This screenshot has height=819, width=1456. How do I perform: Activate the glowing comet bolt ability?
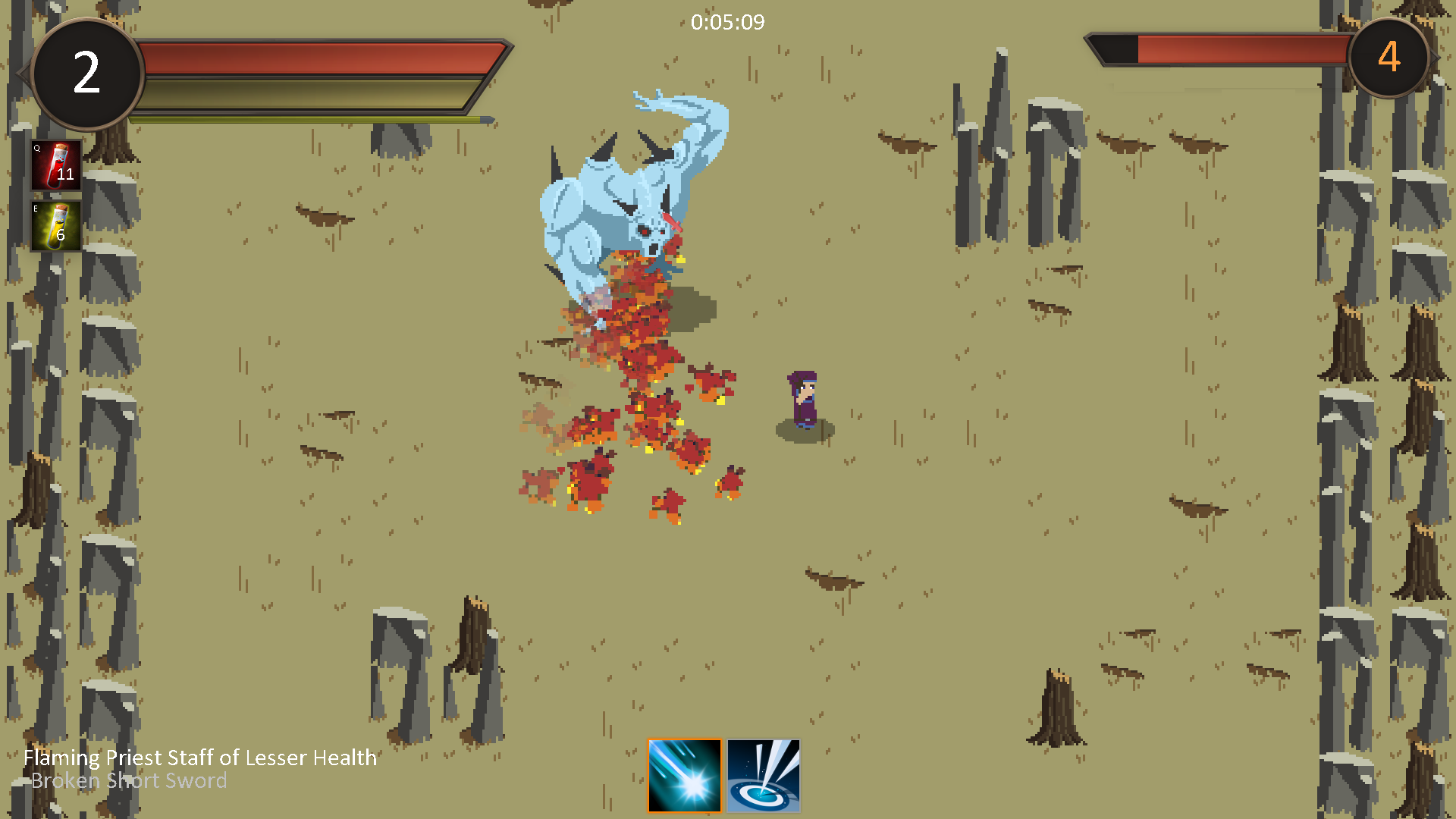pyautogui.click(x=684, y=775)
